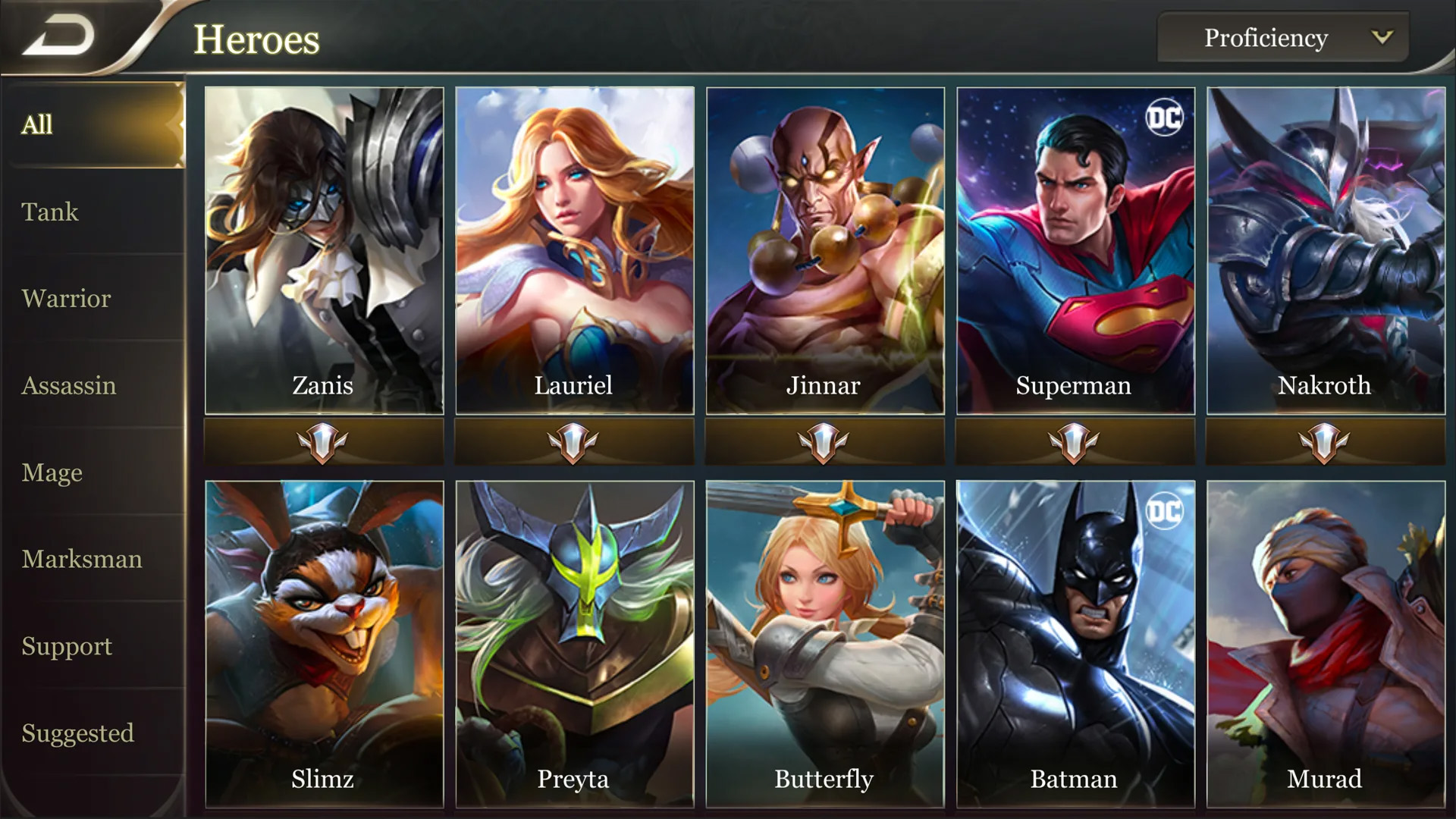Choose the Murad hero card
1456x819 pixels.
(x=1326, y=645)
